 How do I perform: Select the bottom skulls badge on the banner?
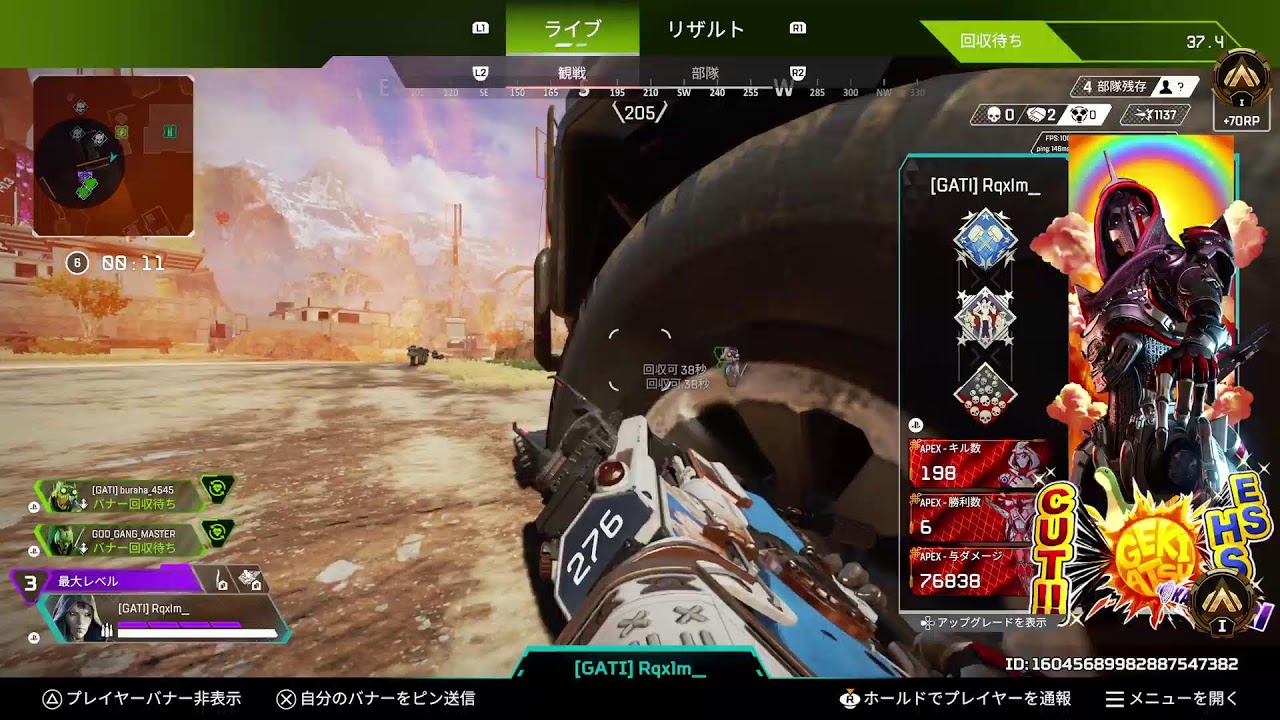pyautogui.click(x=986, y=395)
